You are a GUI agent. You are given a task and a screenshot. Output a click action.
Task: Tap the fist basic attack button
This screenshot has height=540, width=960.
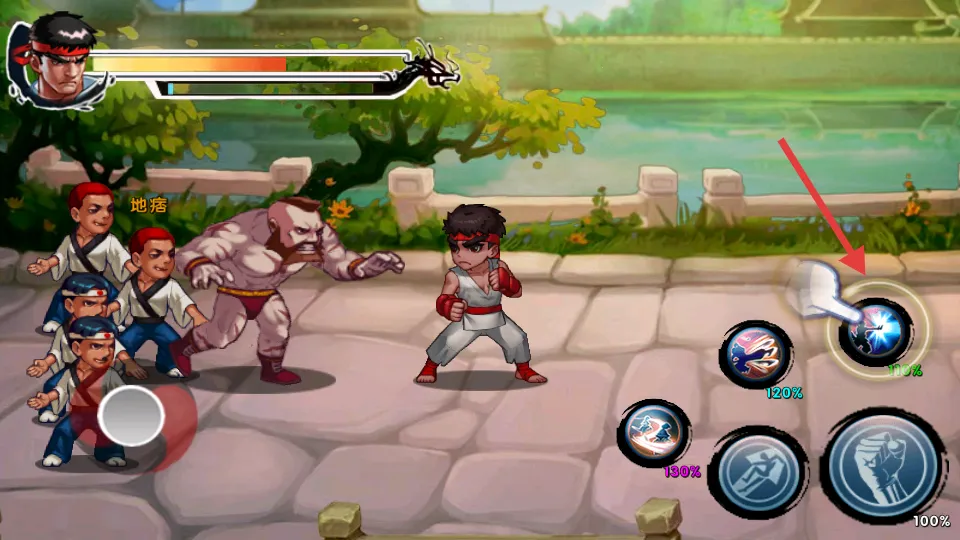point(882,466)
